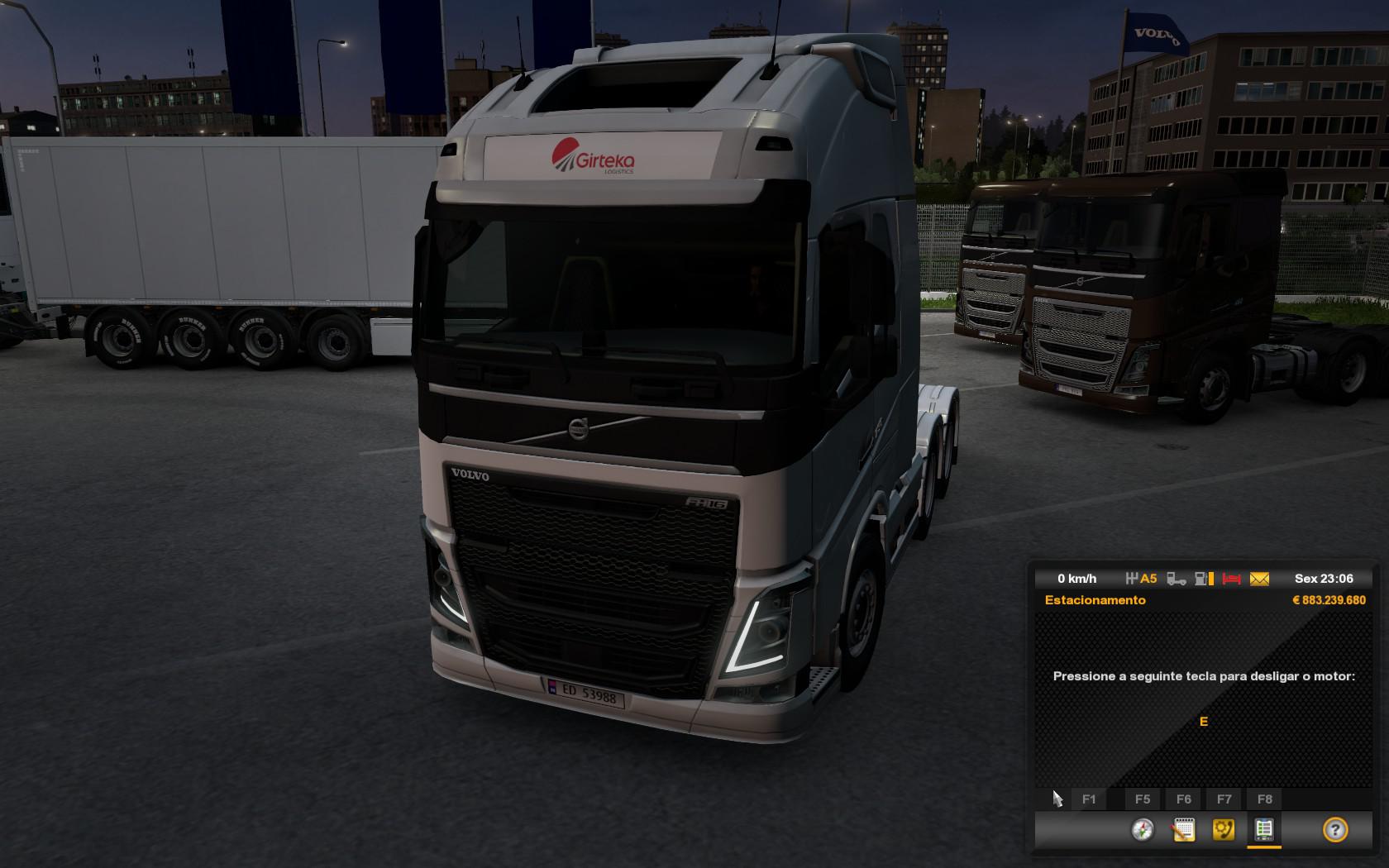This screenshot has width=1389, height=868.
Task: Click the truck damage indicator icon
Action: [x=1175, y=579]
